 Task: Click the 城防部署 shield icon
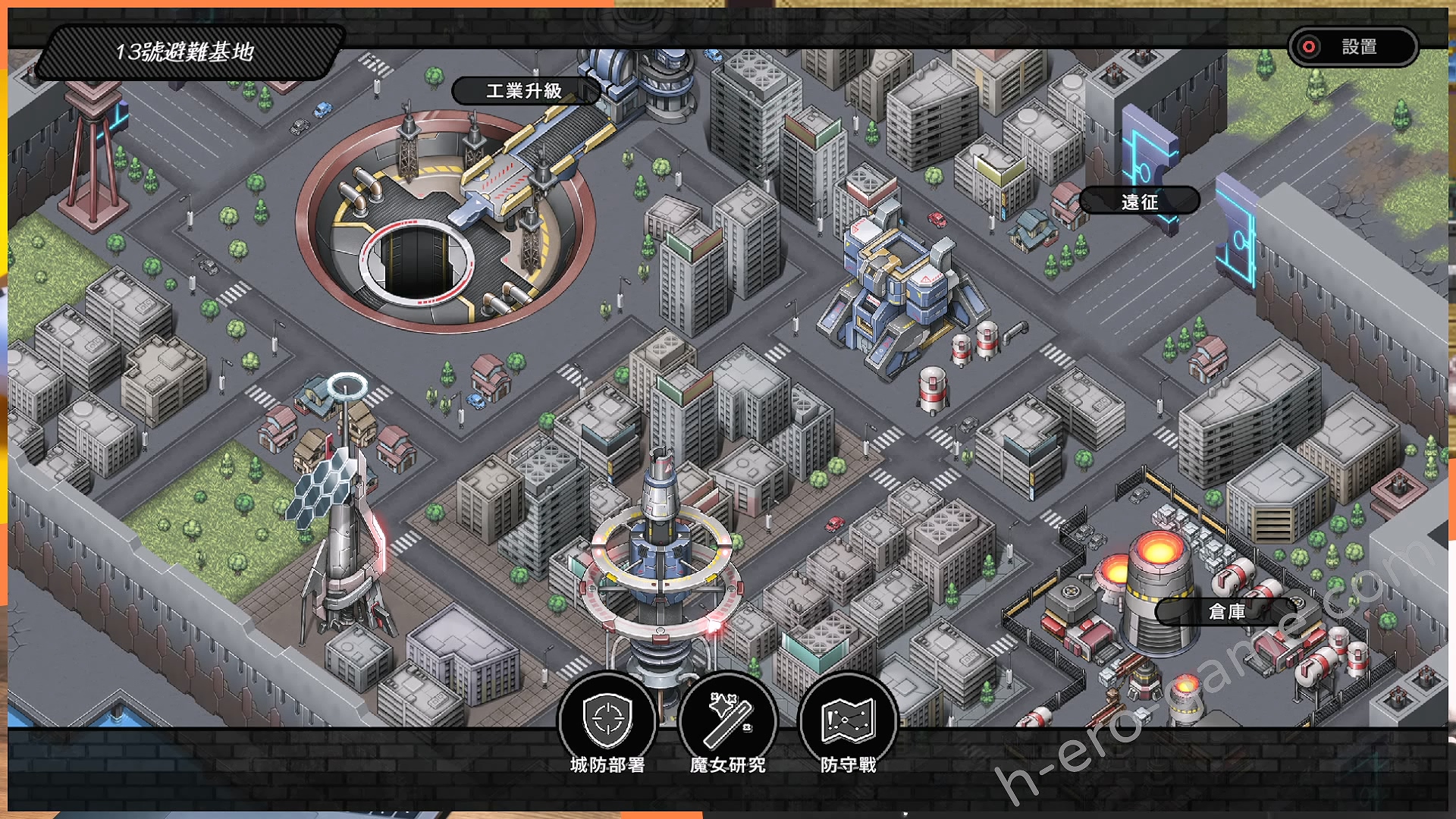coord(607,719)
